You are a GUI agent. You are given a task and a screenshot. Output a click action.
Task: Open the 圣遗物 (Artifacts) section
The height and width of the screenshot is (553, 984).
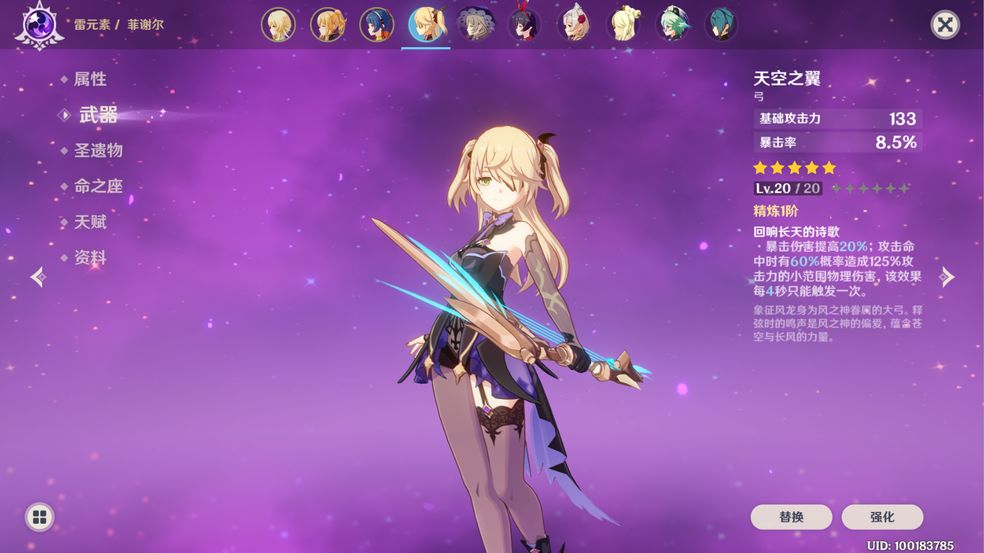coord(98,150)
